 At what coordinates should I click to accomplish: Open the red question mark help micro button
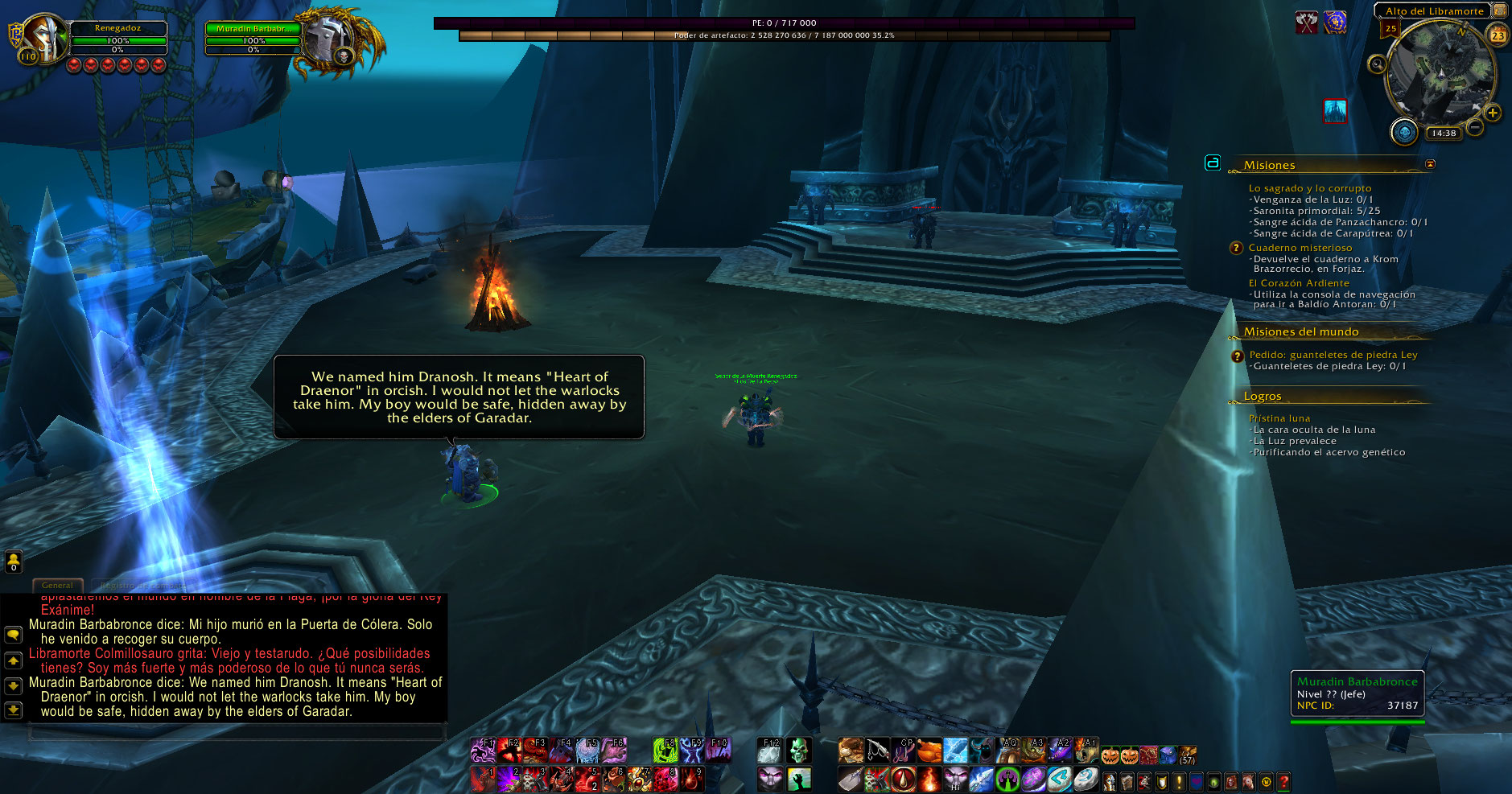click(1283, 780)
